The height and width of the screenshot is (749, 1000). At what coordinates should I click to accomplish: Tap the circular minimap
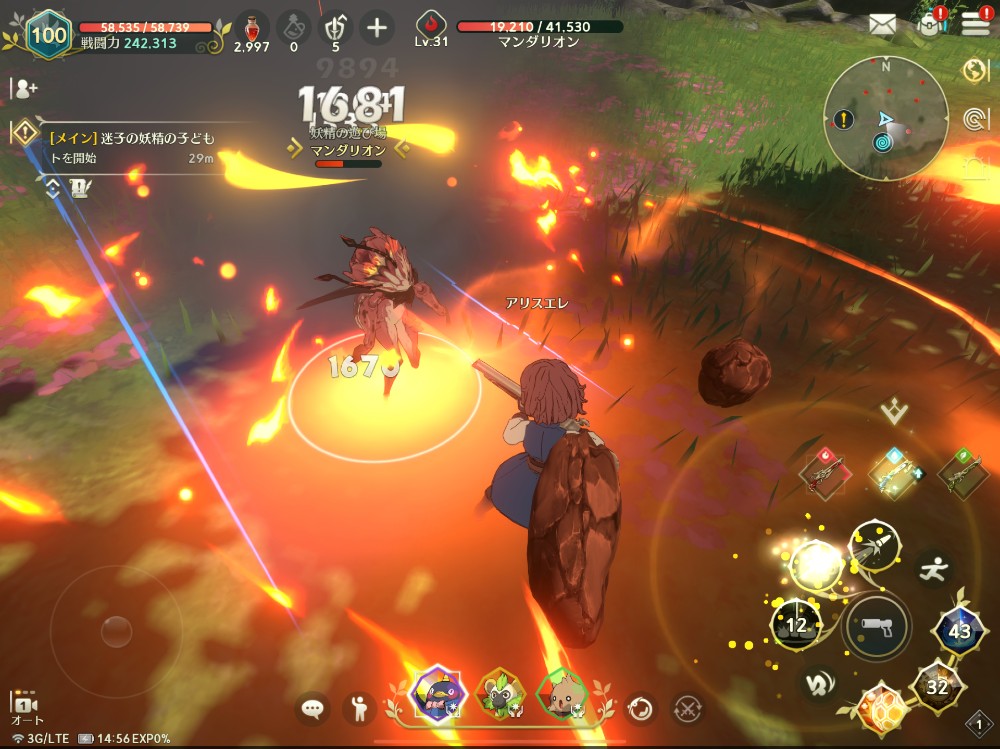coord(886,119)
